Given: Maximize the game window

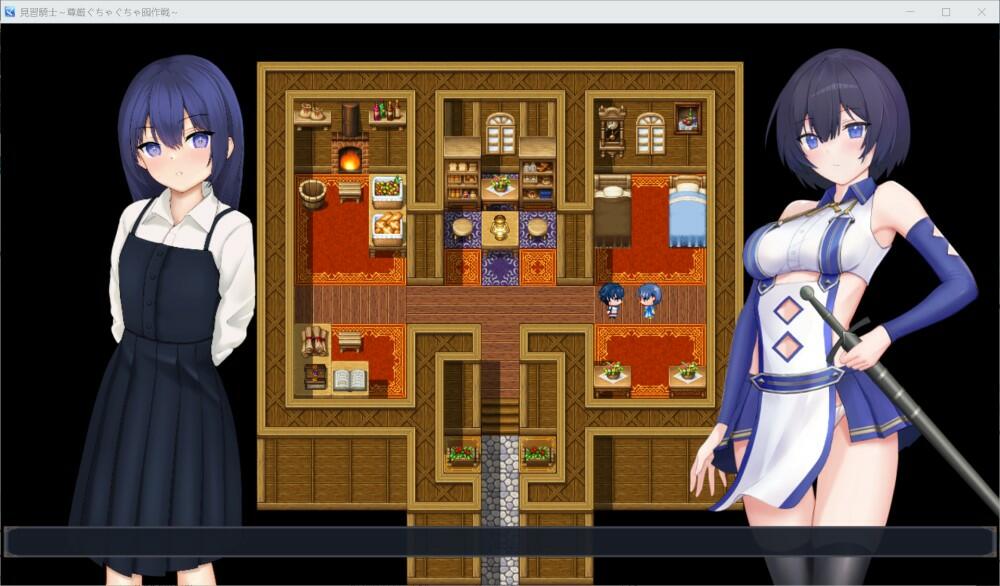Looking at the screenshot, I should [x=946, y=11].
